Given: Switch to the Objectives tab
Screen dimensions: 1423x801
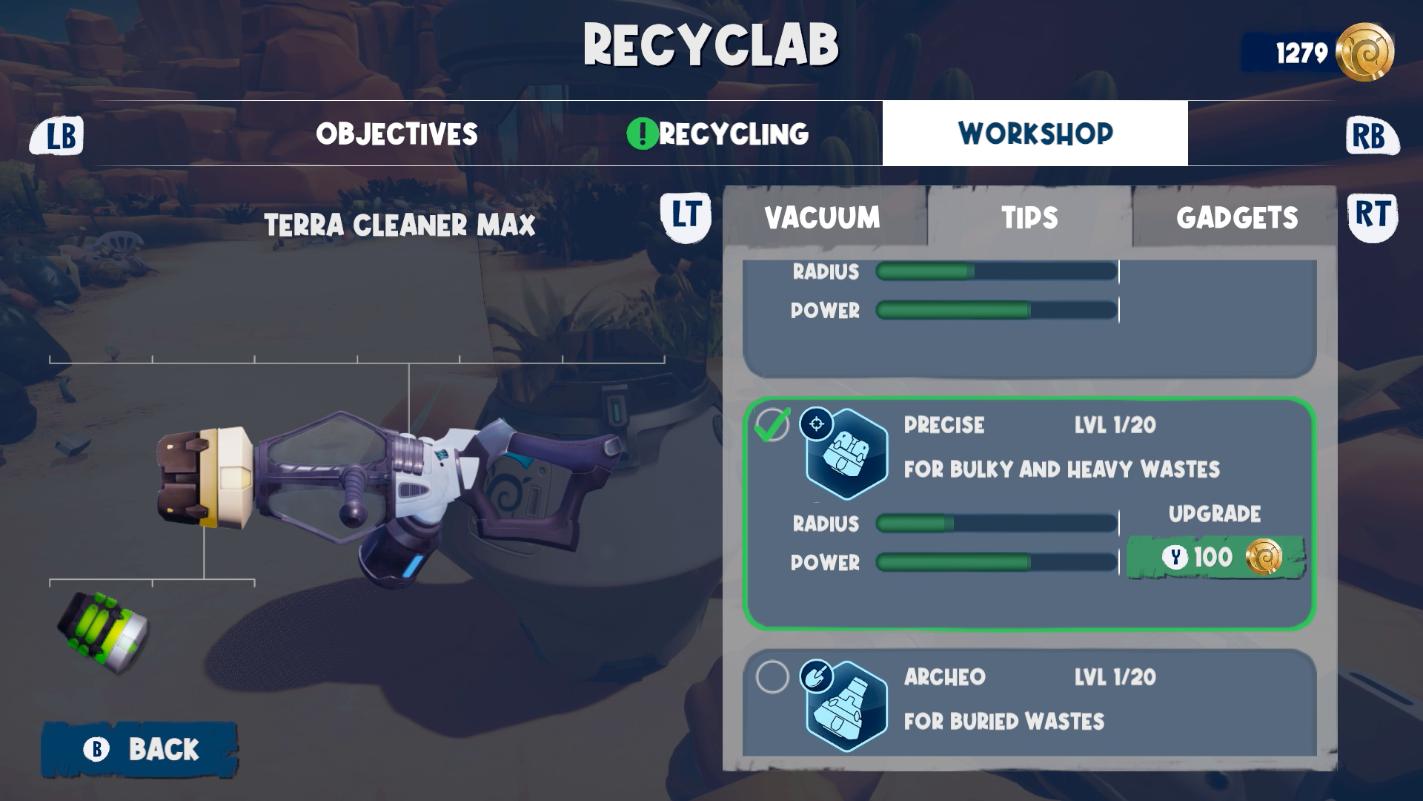Looking at the screenshot, I should click(x=397, y=134).
